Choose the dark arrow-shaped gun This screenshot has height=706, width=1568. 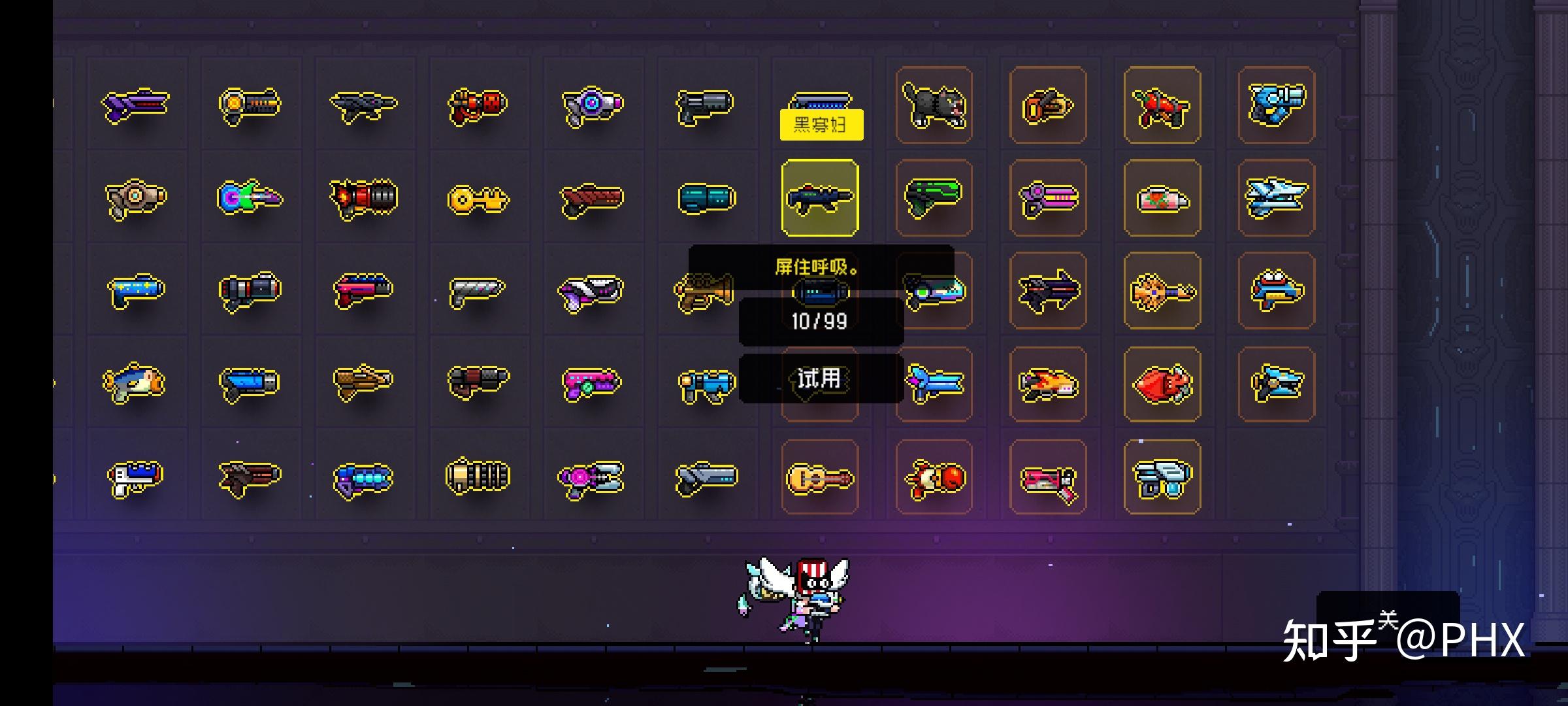(1048, 291)
